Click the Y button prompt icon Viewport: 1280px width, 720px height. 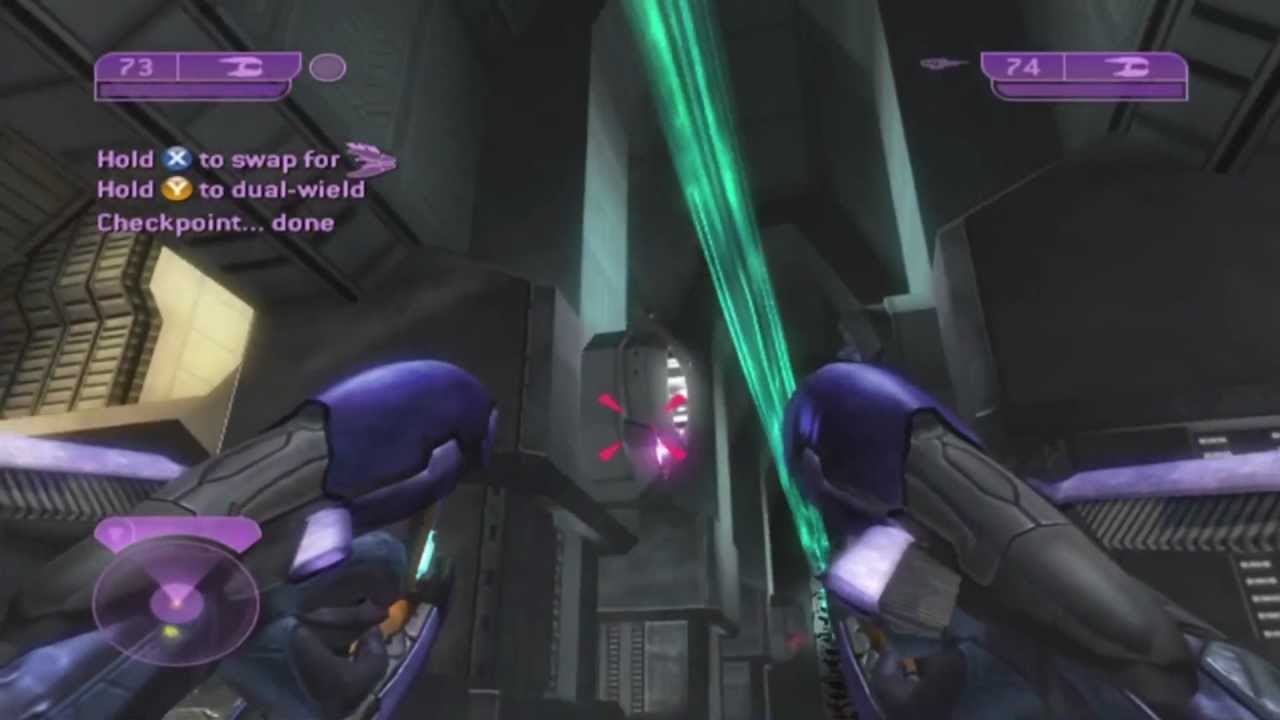tap(175, 190)
